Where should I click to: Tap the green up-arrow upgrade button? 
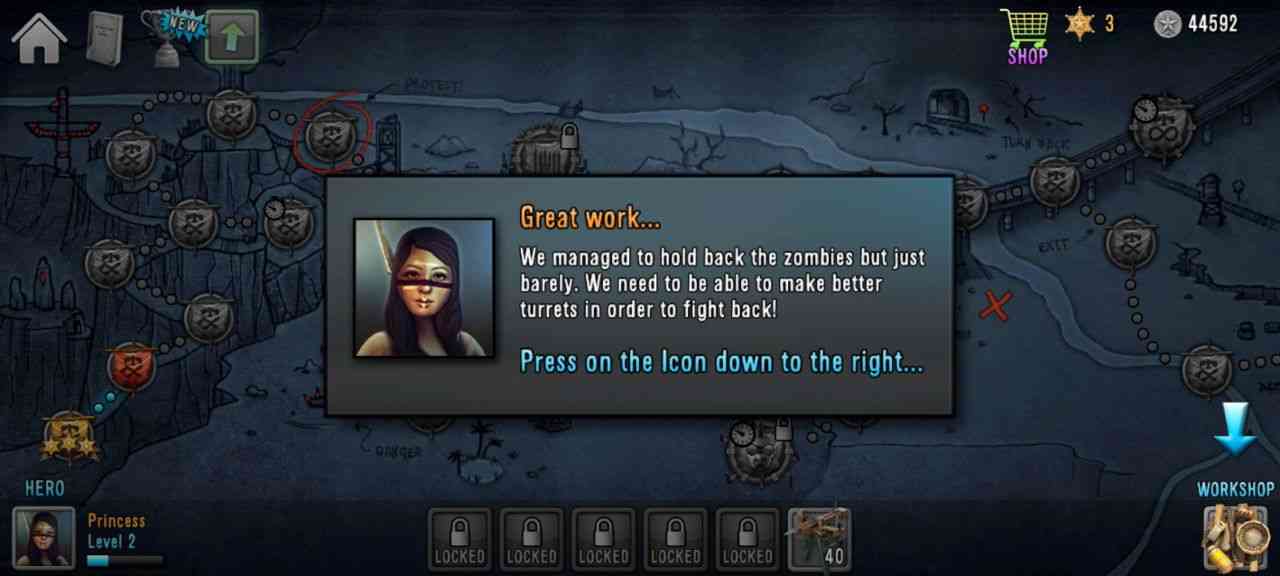pos(232,38)
